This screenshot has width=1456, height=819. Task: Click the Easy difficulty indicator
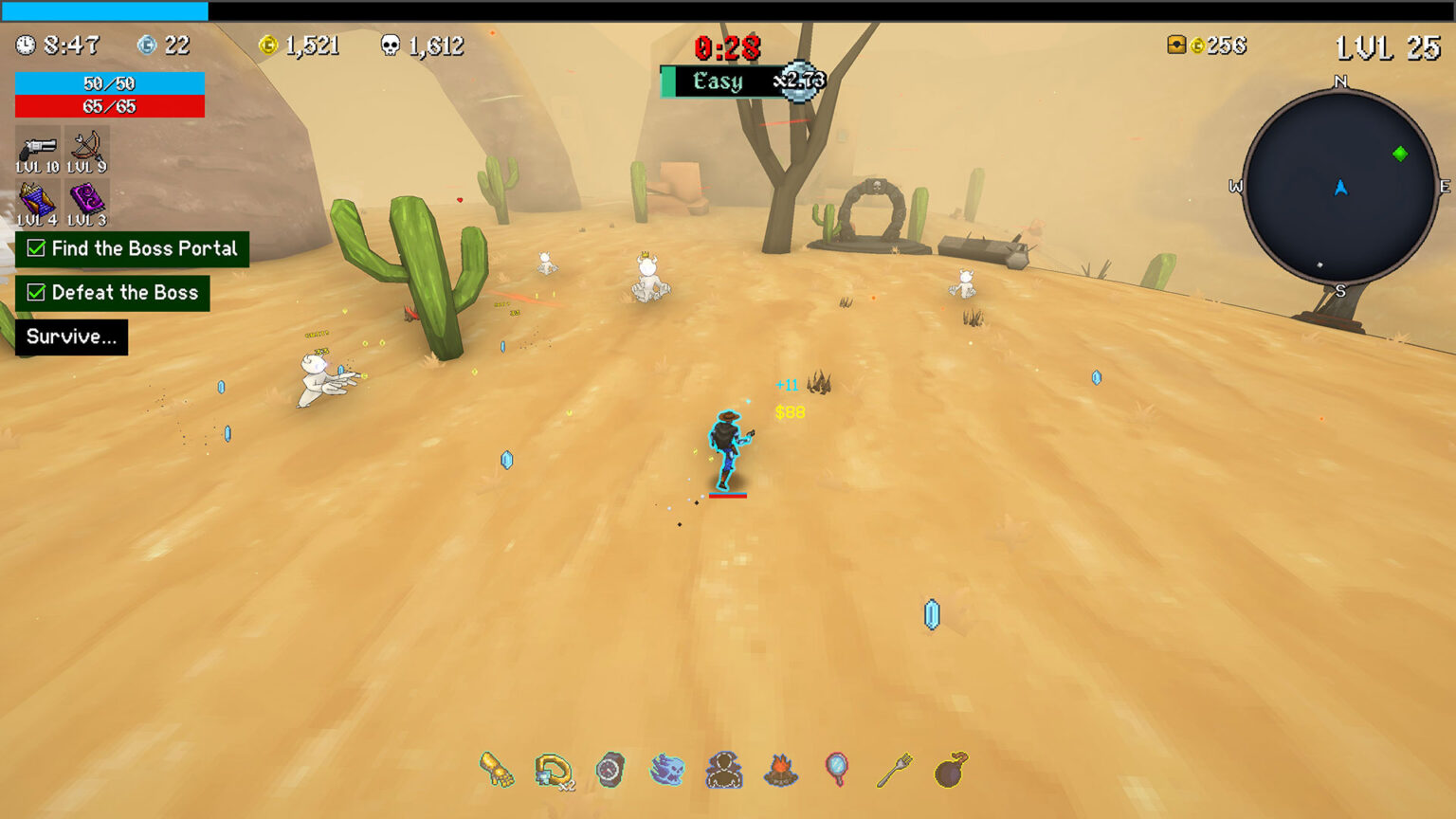pyautogui.click(x=718, y=82)
